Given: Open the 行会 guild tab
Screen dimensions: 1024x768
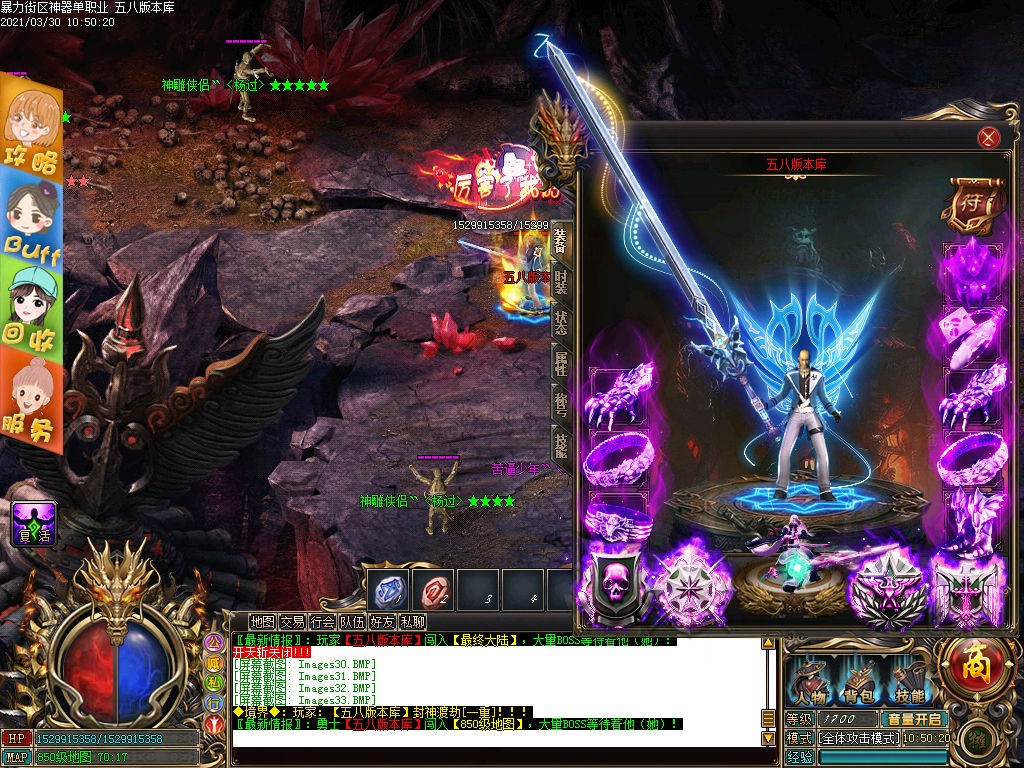Looking at the screenshot, I should pos(322,622).
